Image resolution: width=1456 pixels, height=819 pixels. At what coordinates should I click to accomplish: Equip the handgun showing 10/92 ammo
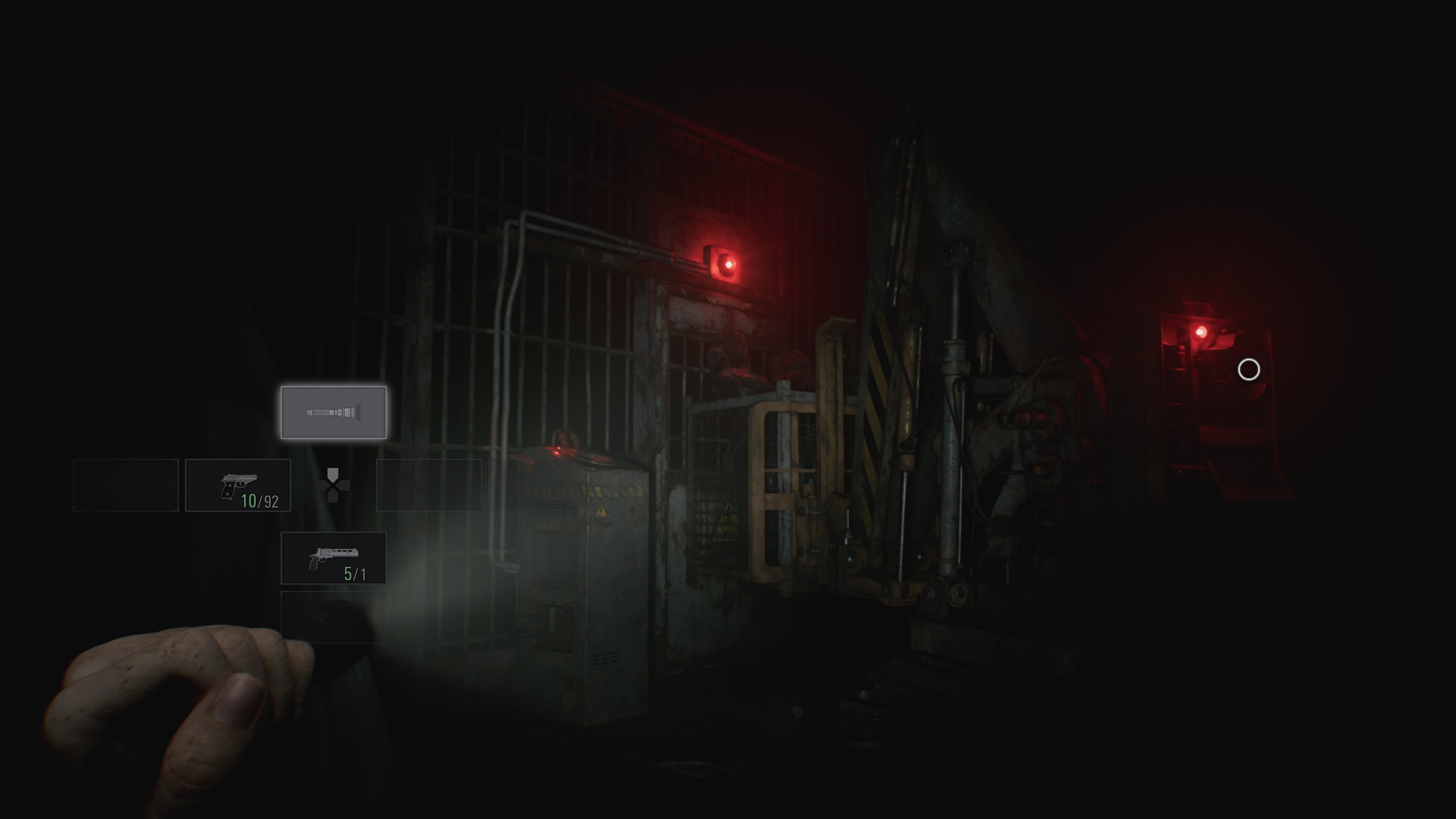[238, 485]
